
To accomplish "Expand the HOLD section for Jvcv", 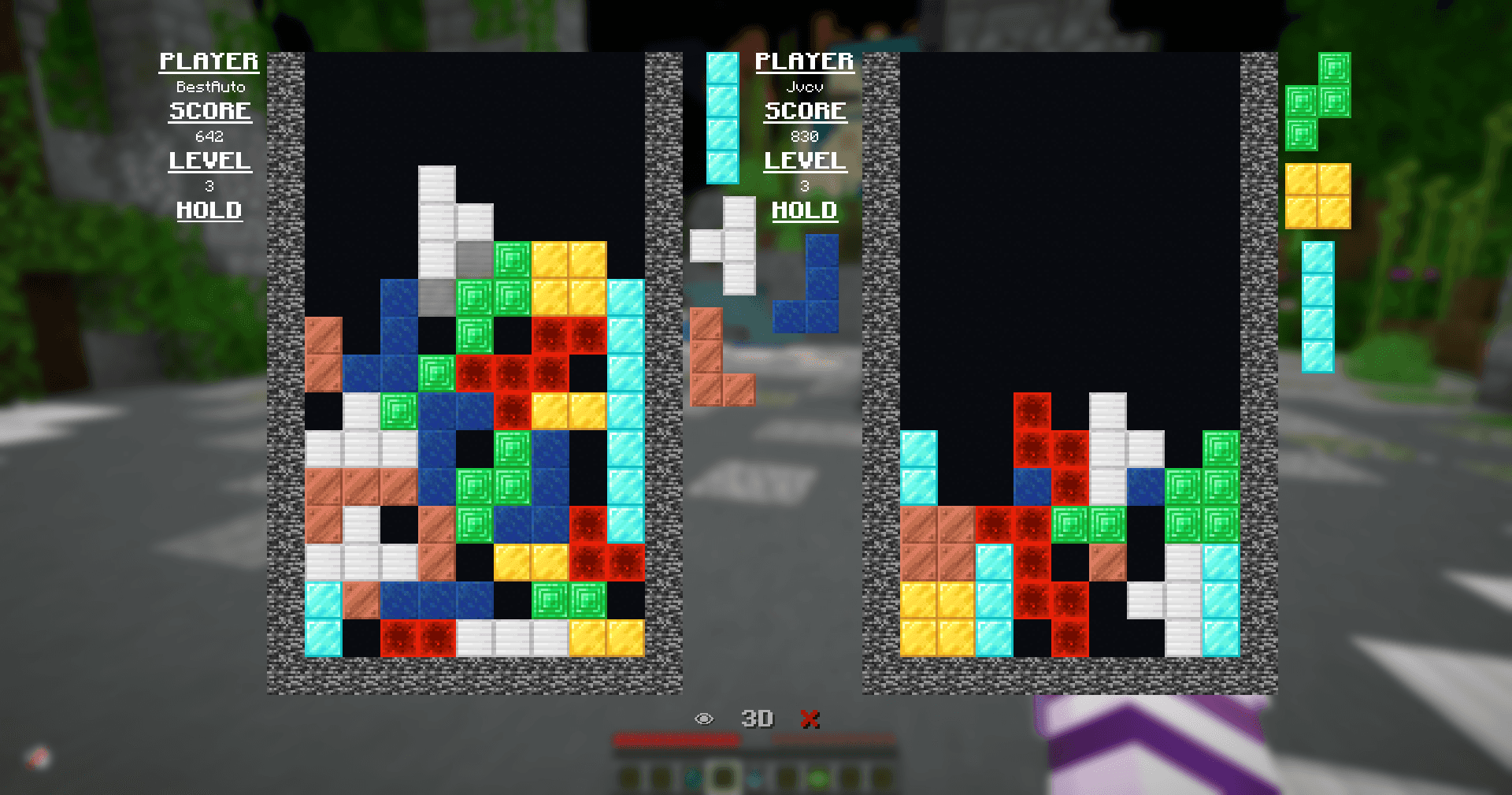I will [x=804, y=210].
